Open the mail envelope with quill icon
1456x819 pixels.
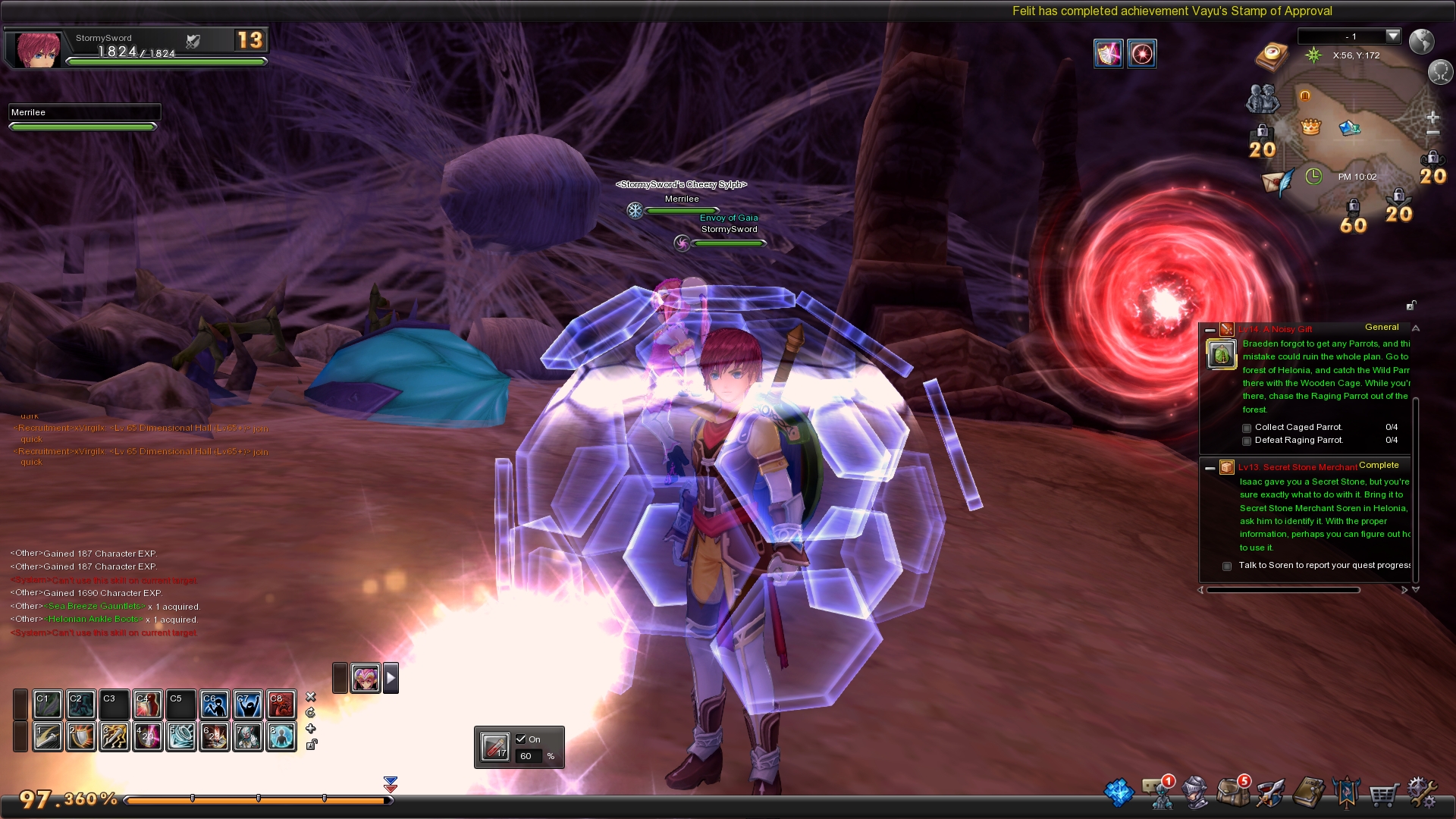pos(1277,182)
